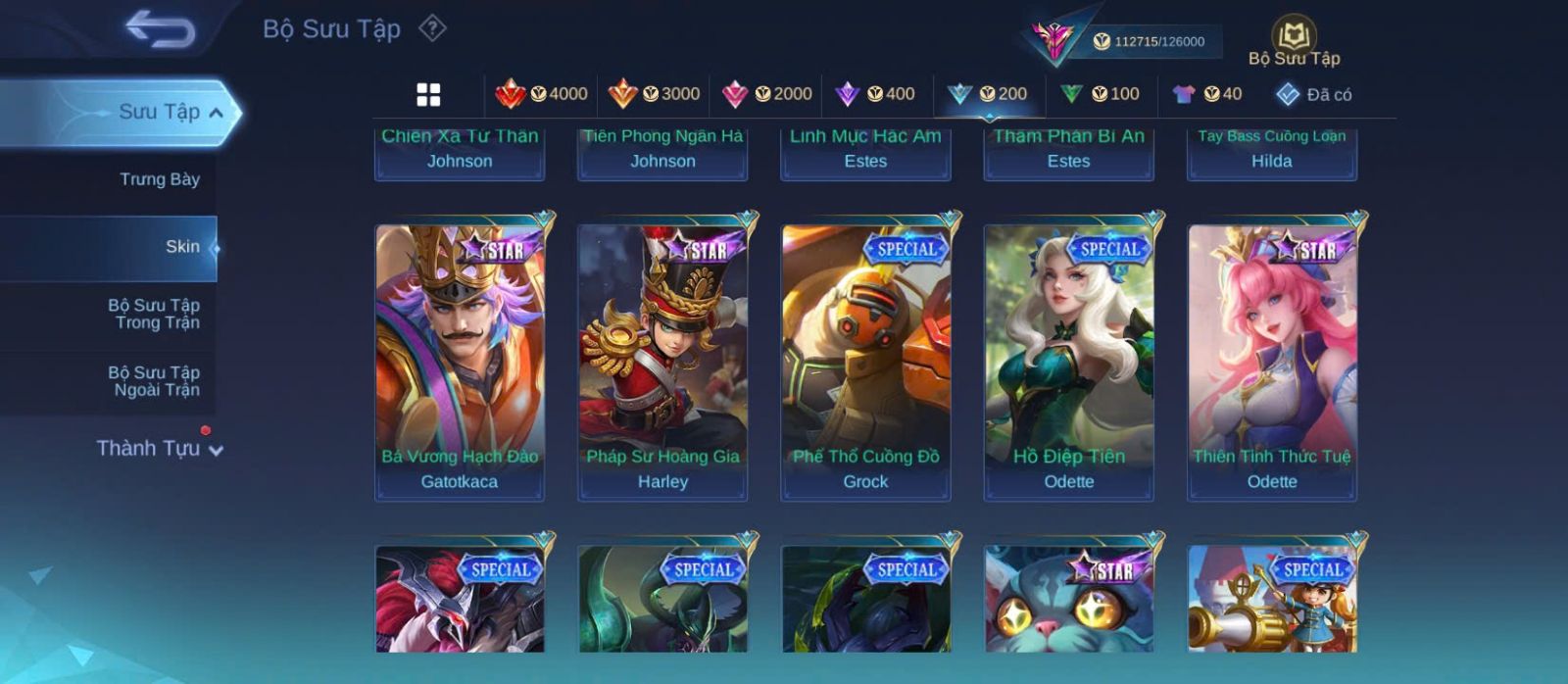Show all skins with grid filter
1568x684 pixels.
(428, 94)
